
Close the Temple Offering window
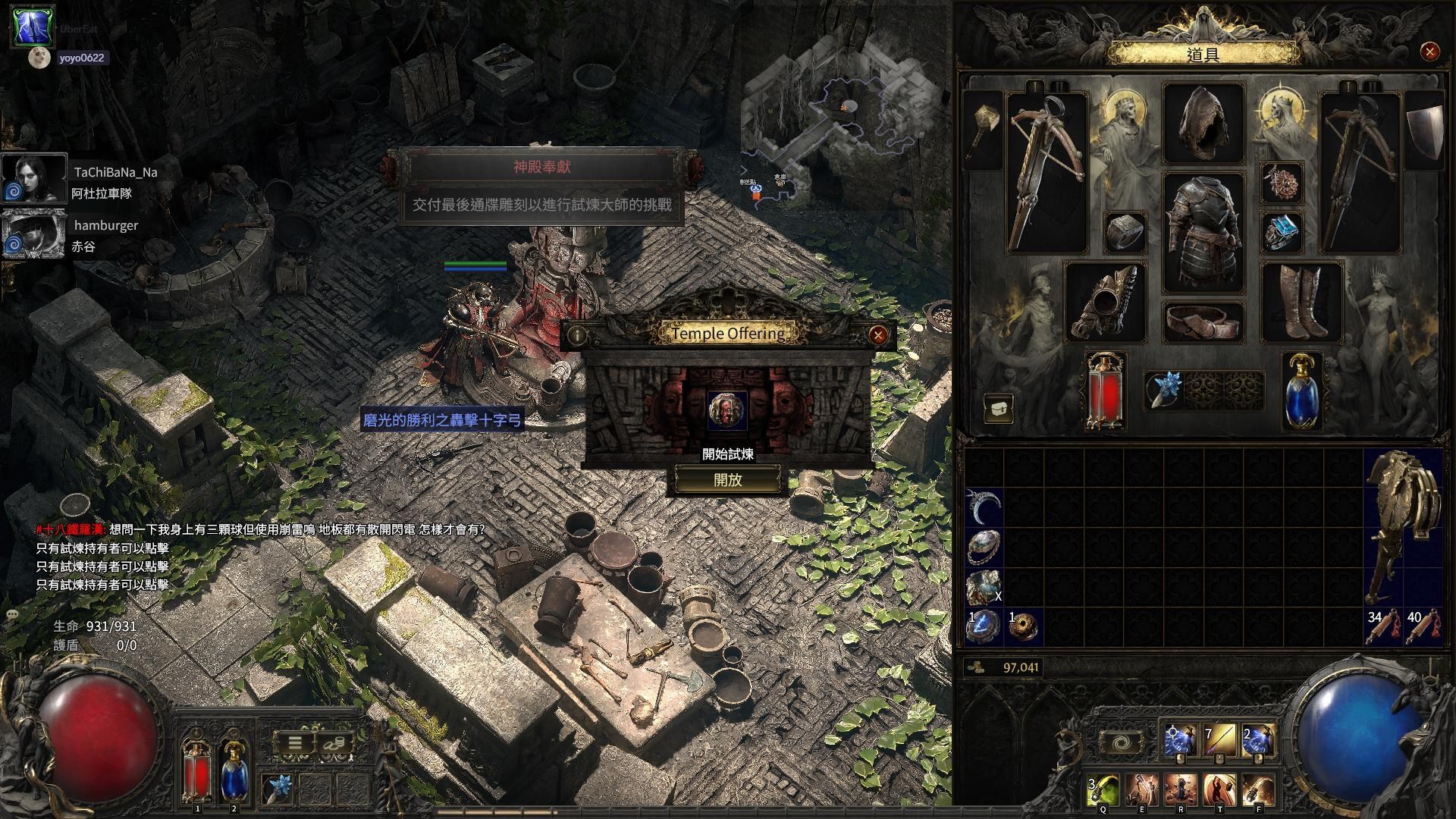click(877, 334)
